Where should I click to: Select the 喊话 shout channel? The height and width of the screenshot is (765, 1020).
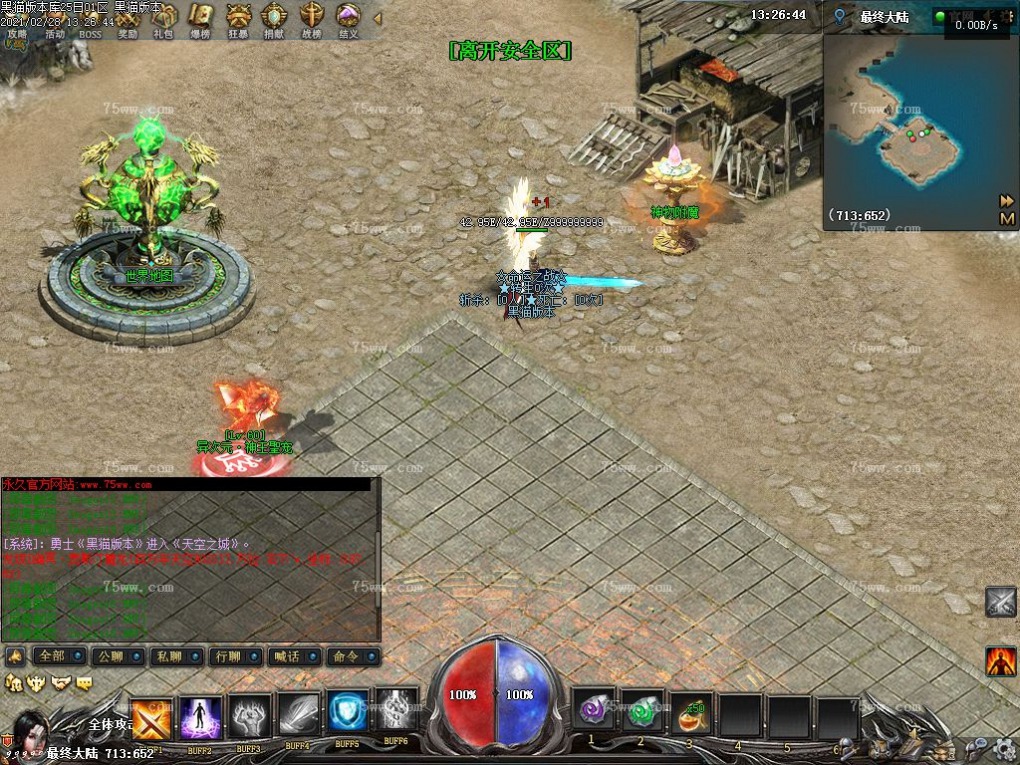[x=292, y=657]
